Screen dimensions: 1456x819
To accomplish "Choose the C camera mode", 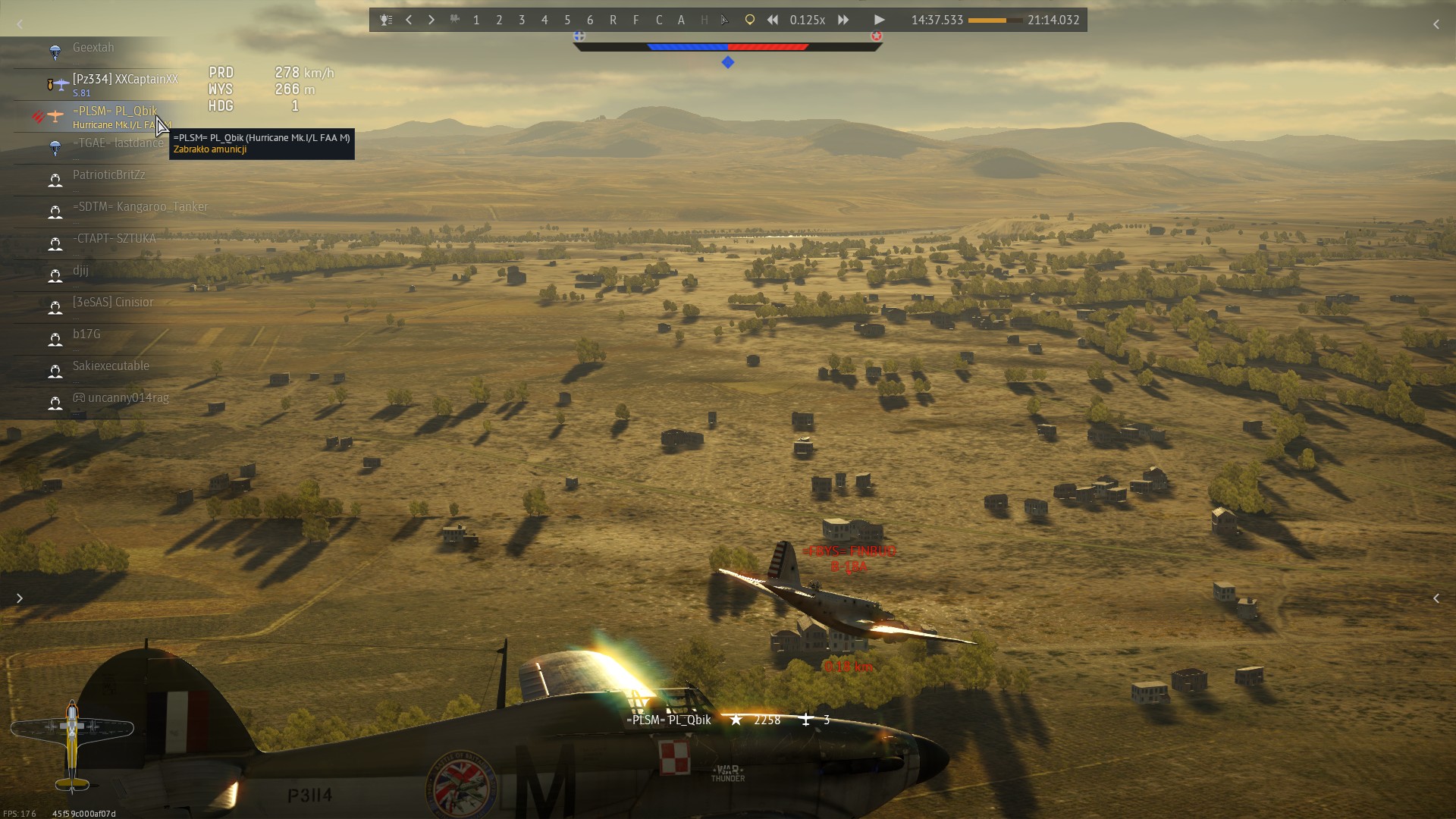I will point(658,20).
